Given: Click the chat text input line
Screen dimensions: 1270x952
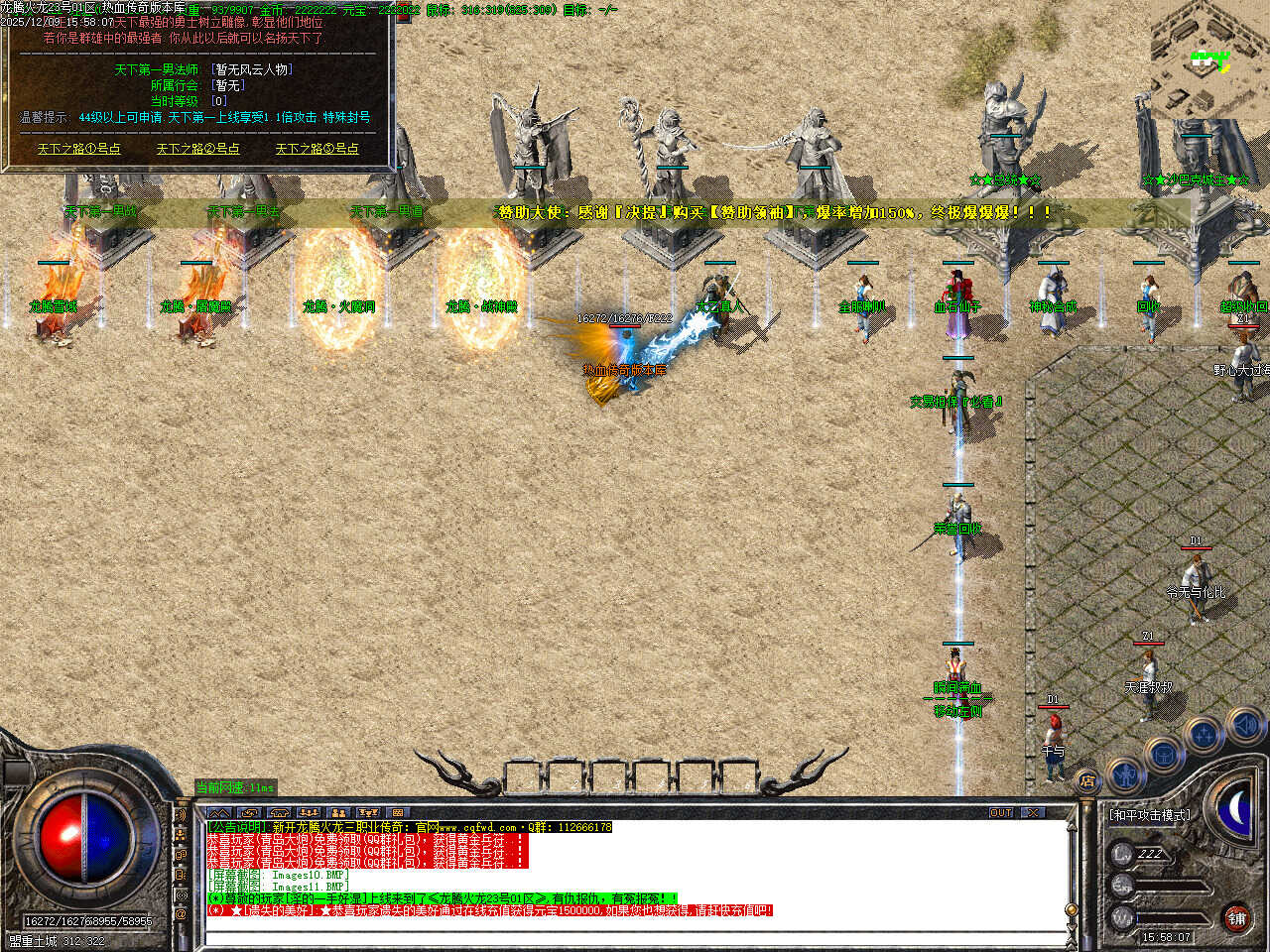Looking at the screenshot, I should point(635,936).
